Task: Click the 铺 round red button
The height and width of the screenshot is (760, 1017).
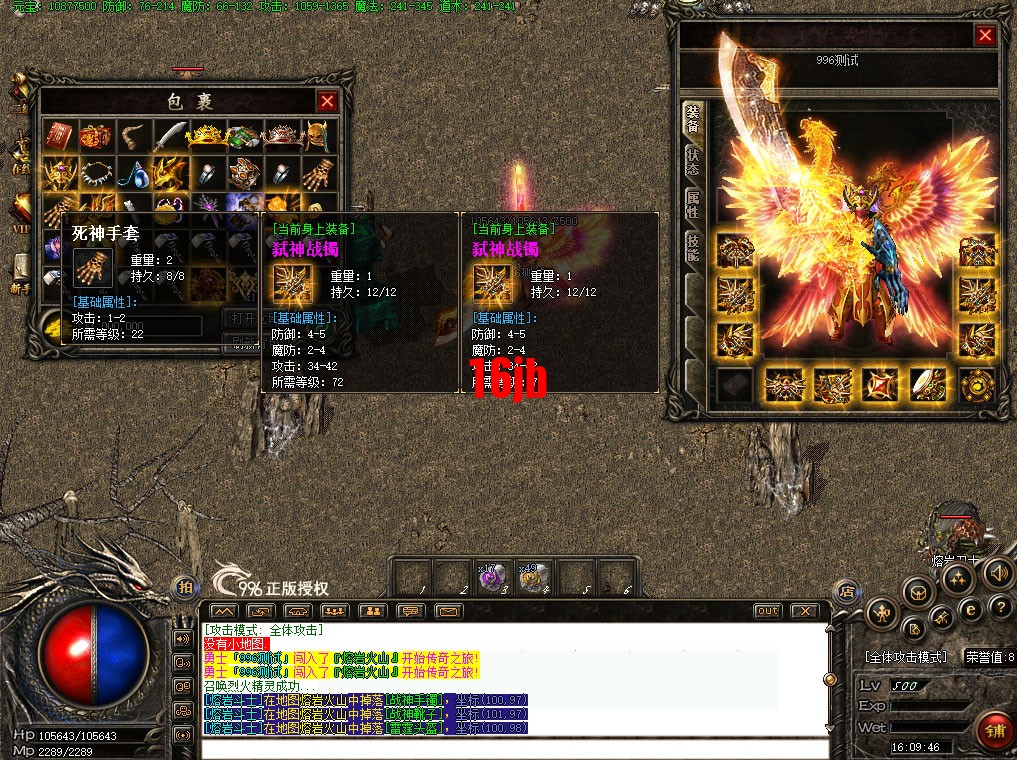Action: coord(993,731)
